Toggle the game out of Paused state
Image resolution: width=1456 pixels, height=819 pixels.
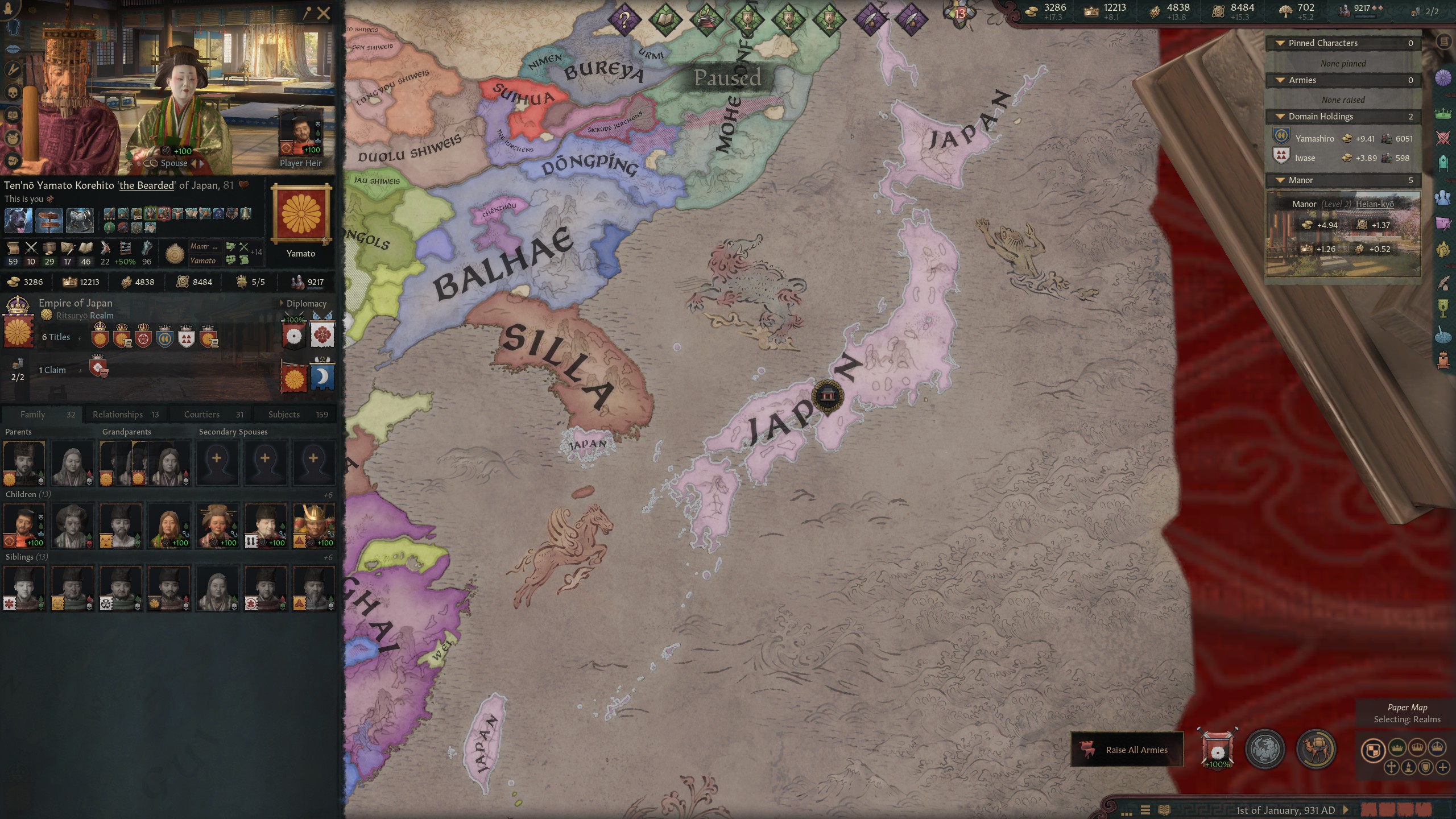pyautogui.click(x=728, y=80)
